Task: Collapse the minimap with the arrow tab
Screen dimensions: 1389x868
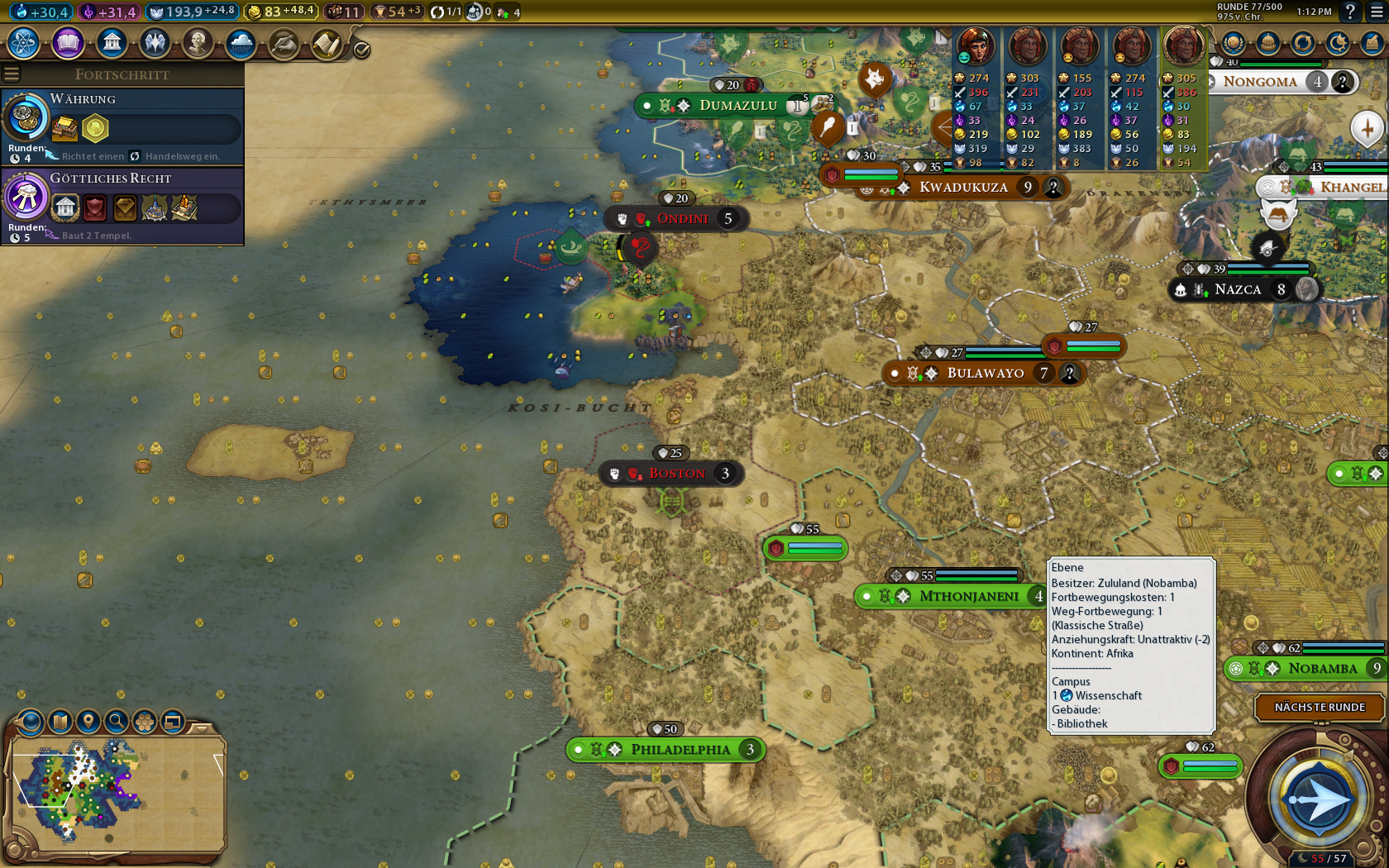Action: click(201, 728)
